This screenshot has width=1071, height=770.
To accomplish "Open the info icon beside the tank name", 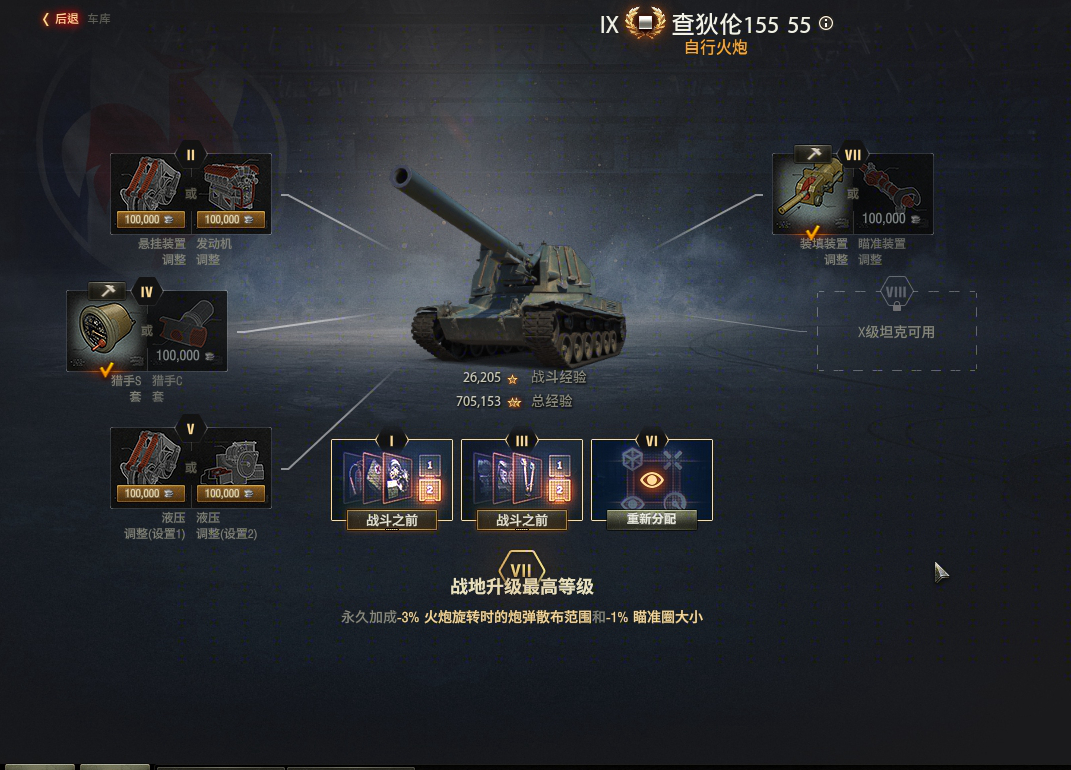I will click(x=826, y=24).
